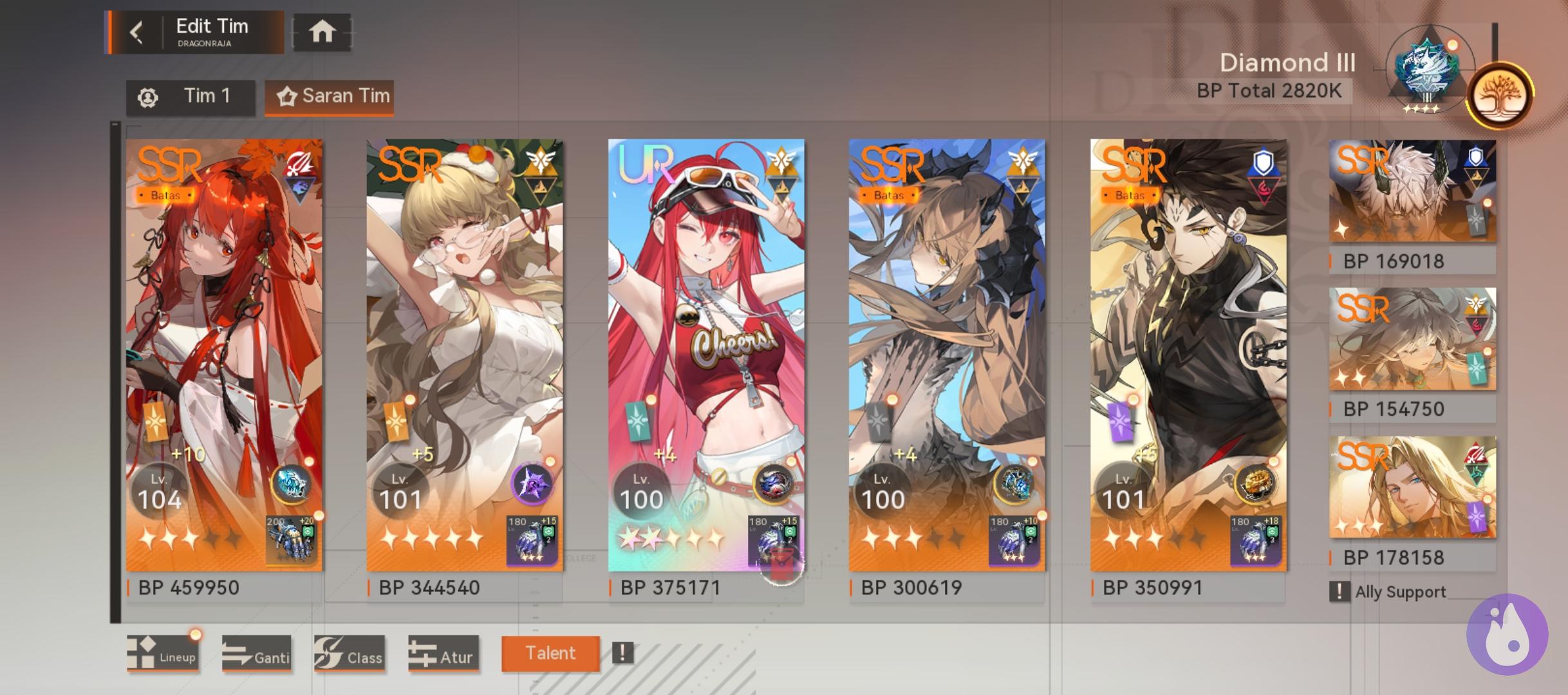Pick the ally support card with BP 178158
Screen dimensions: 1568x695
1412,487
